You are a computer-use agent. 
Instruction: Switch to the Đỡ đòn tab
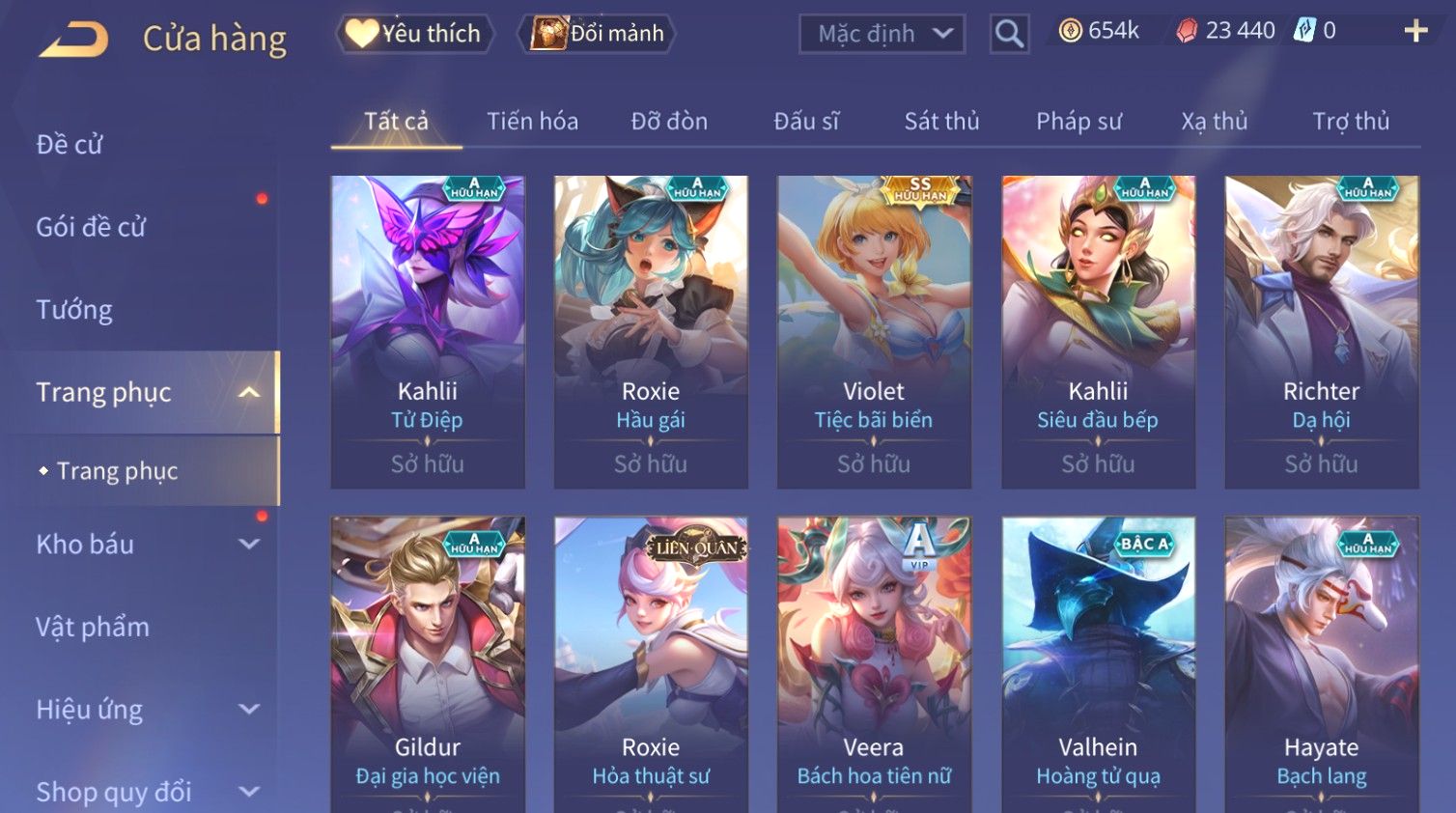[x=669, y=122]
